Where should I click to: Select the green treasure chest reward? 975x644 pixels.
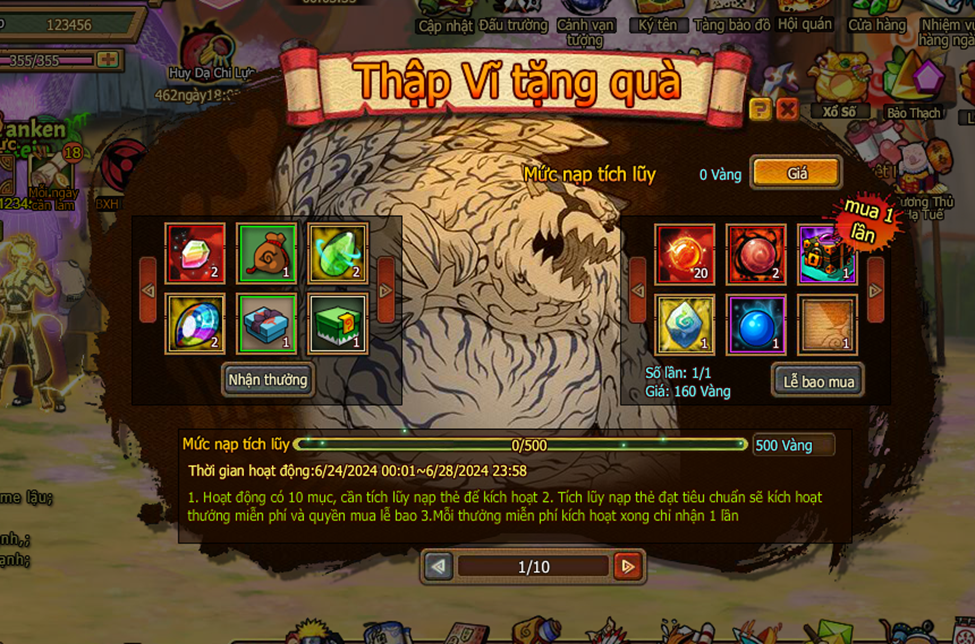[x=337, y=323]
